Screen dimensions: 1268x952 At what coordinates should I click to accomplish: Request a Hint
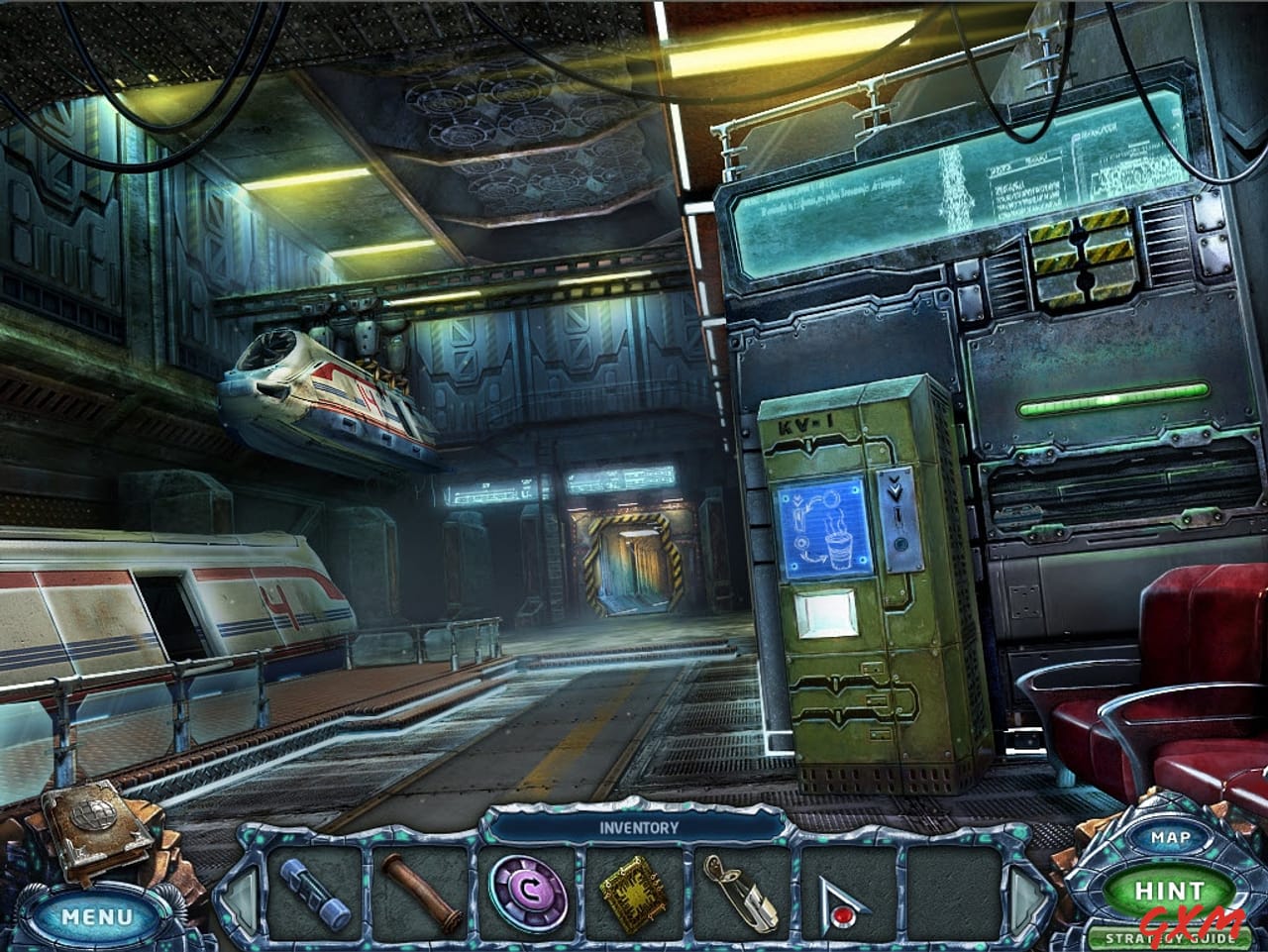(1169, 891)
